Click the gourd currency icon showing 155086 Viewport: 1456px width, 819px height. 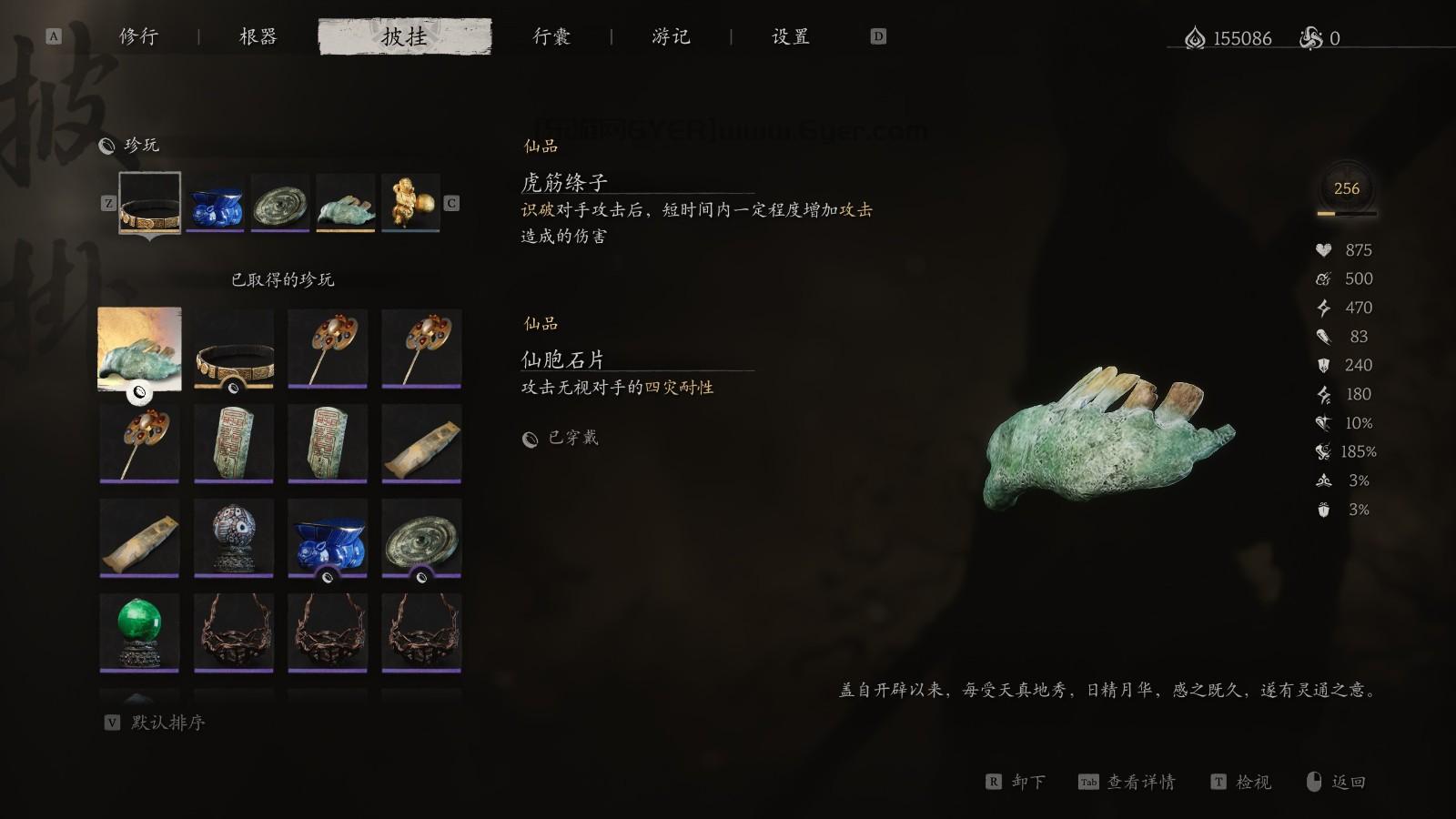coord(1195,38)
